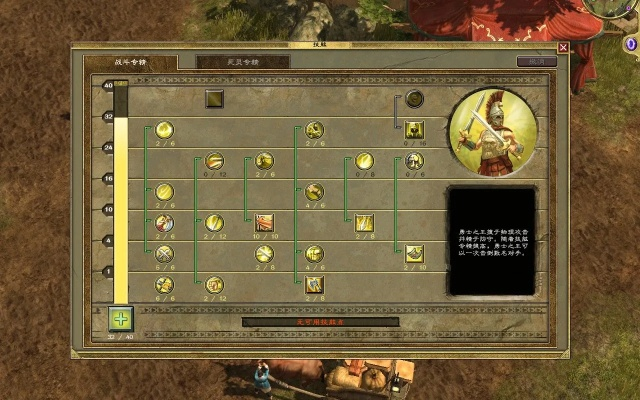Add a mastery point with the green plus
The height and width of the screenshot is (400, 640).
click(121, 319)
